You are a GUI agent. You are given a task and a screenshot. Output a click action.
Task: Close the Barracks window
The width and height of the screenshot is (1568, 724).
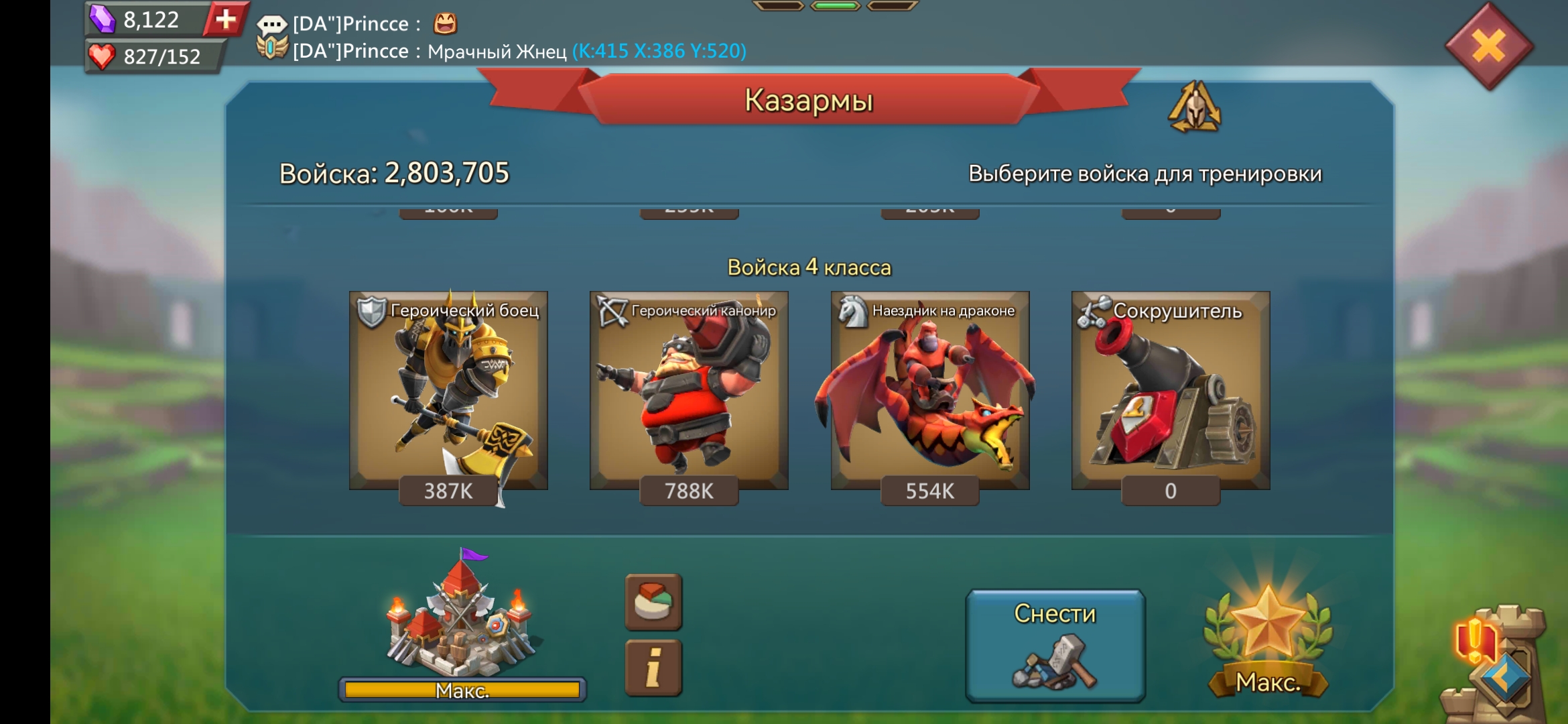click(x=1488, y=47)
